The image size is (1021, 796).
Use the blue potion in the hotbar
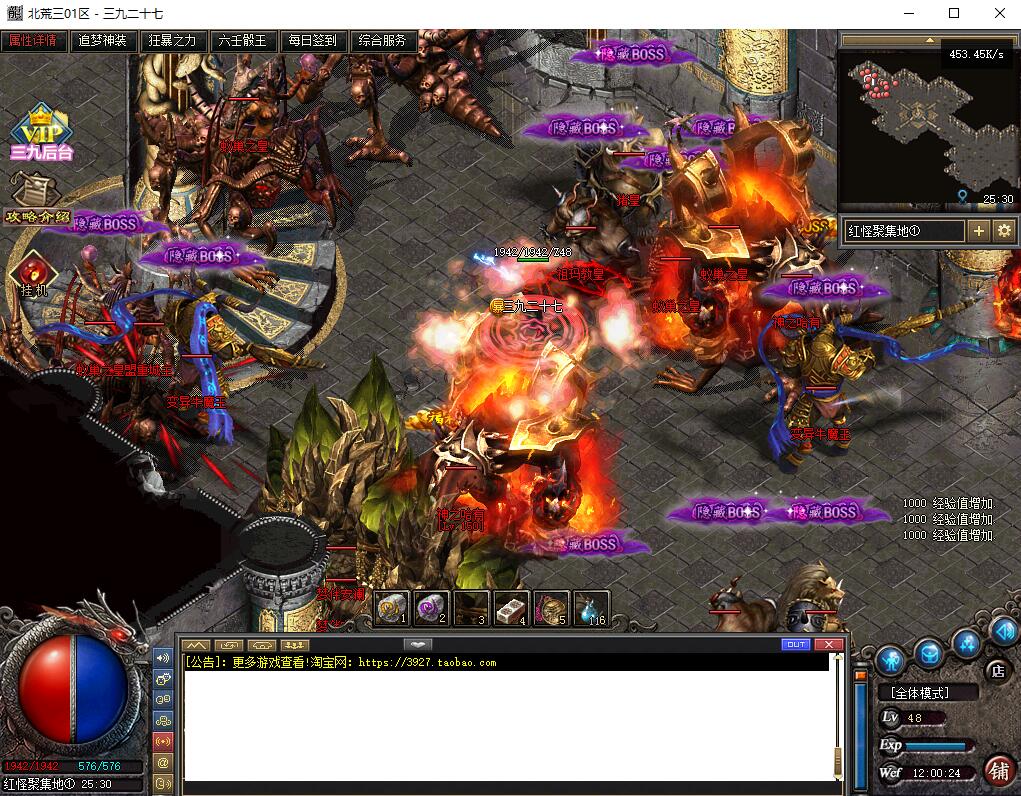point(592,607)
